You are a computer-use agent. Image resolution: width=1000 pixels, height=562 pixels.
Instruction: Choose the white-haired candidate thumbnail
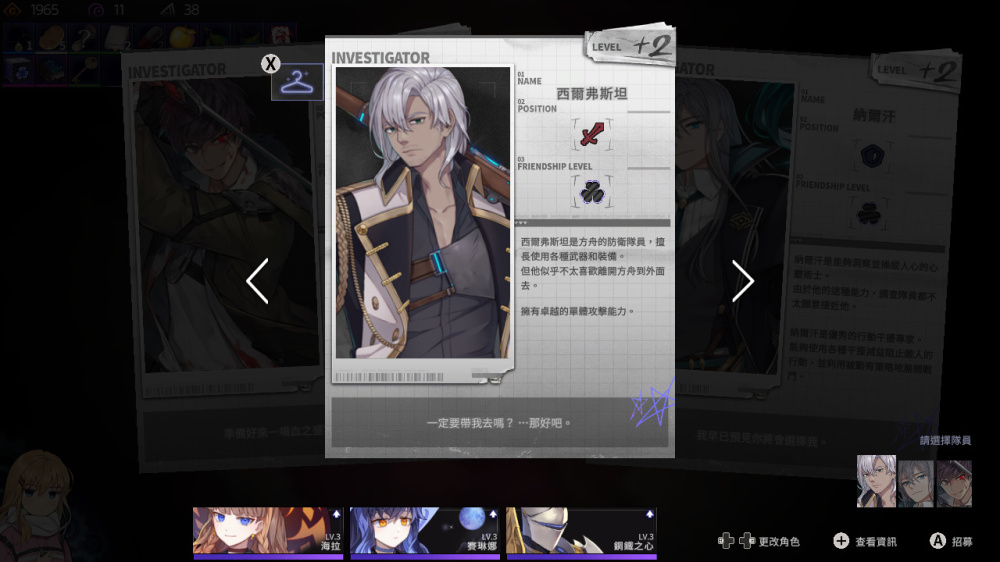[x=876, y=482]
